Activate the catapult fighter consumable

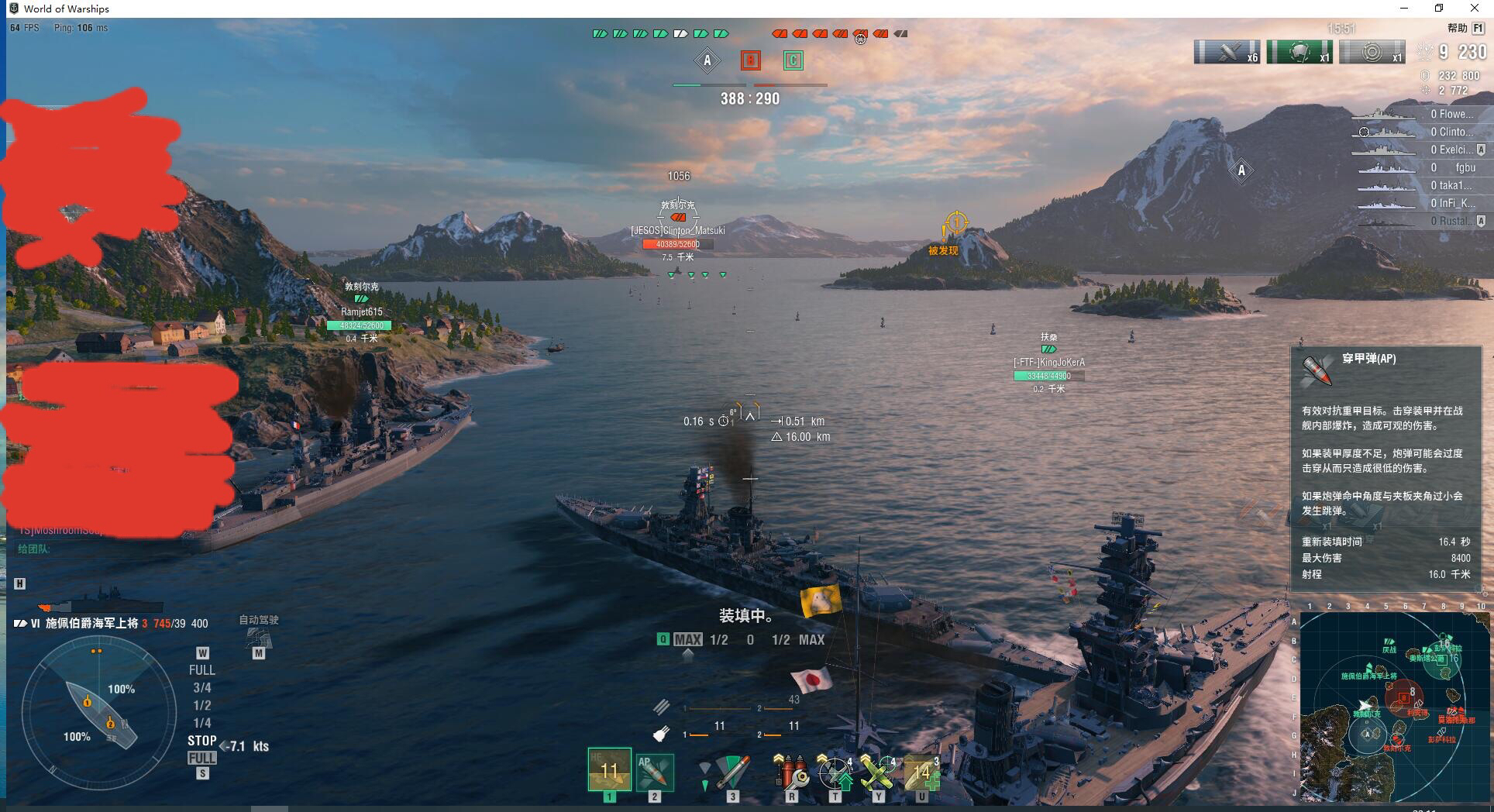[878, 772]
